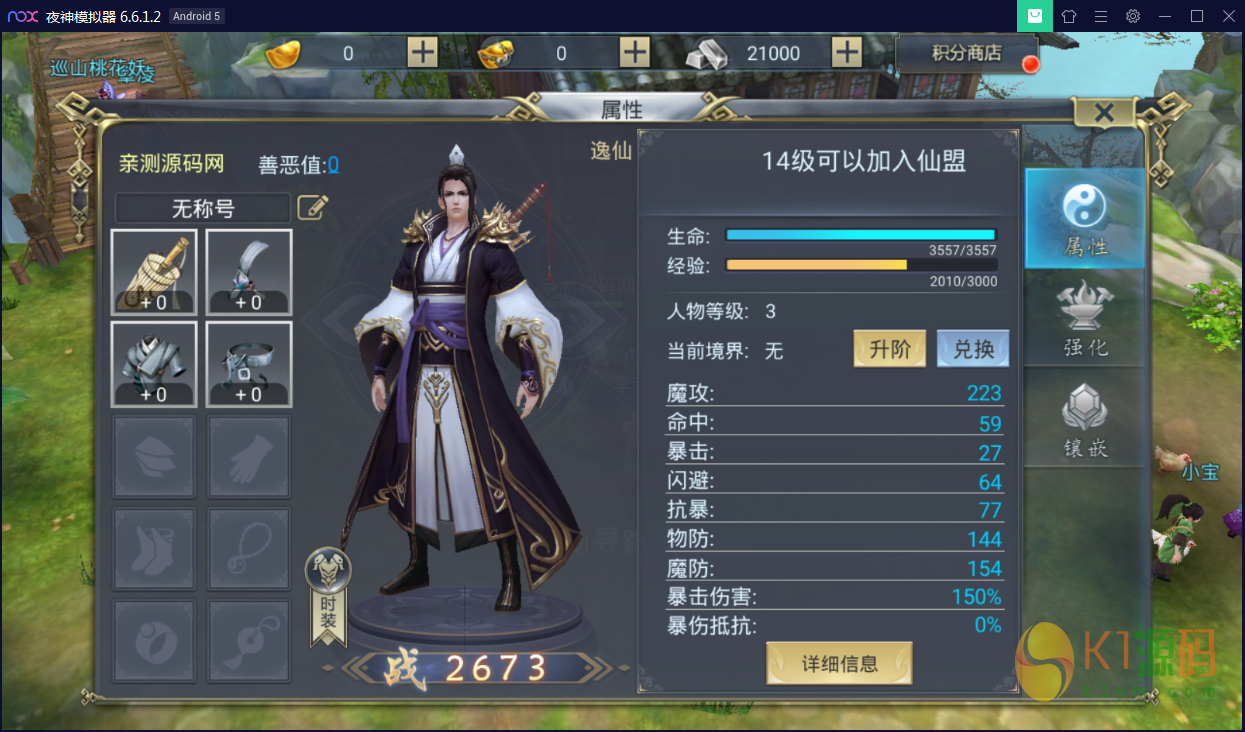This screenshot has height=732, width=1245.
Task: Select the bandaged weapon equipment slot
Action: click(x=154, y=272)
